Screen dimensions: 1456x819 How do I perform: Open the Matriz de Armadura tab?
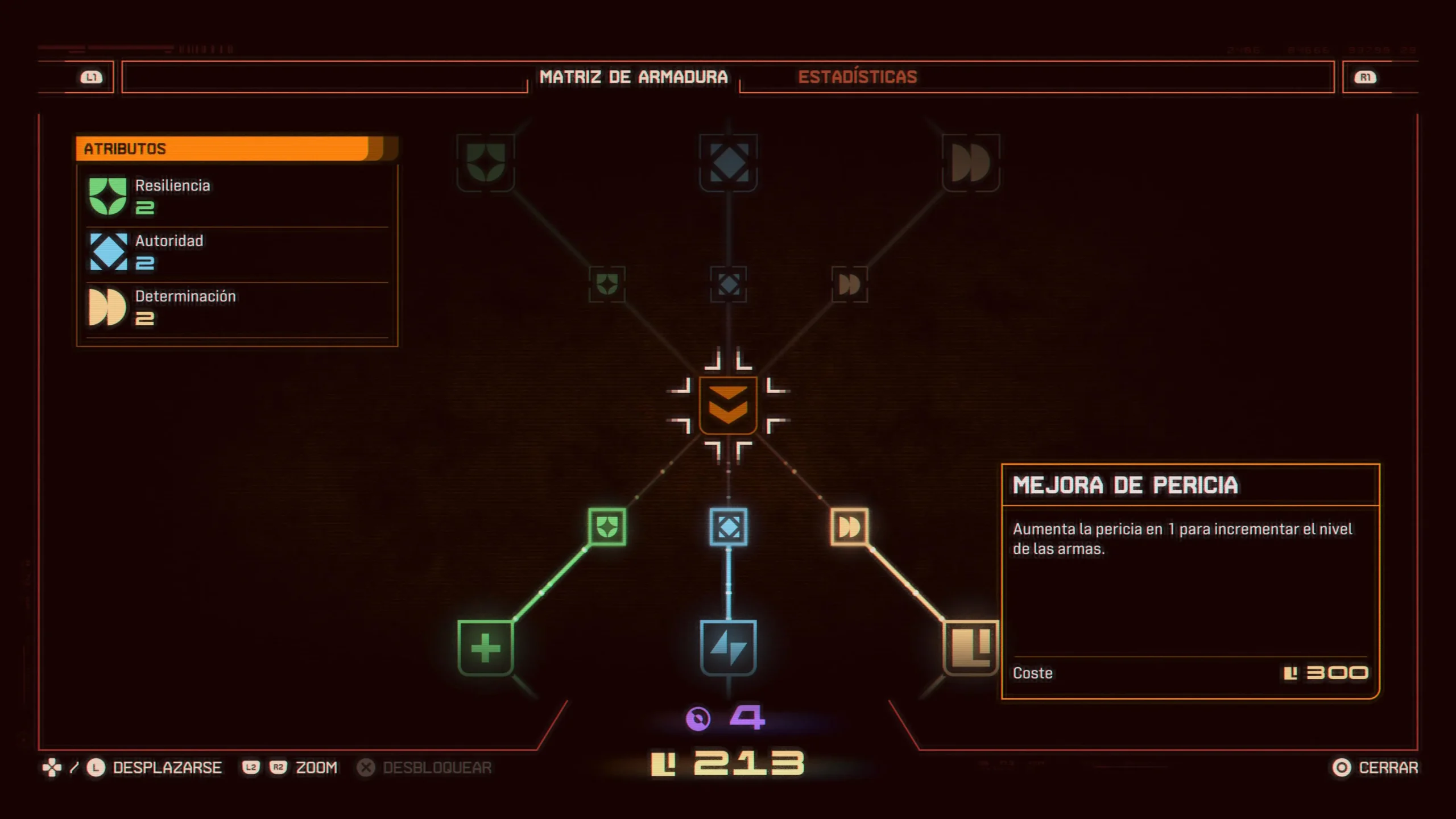point(633,77)
